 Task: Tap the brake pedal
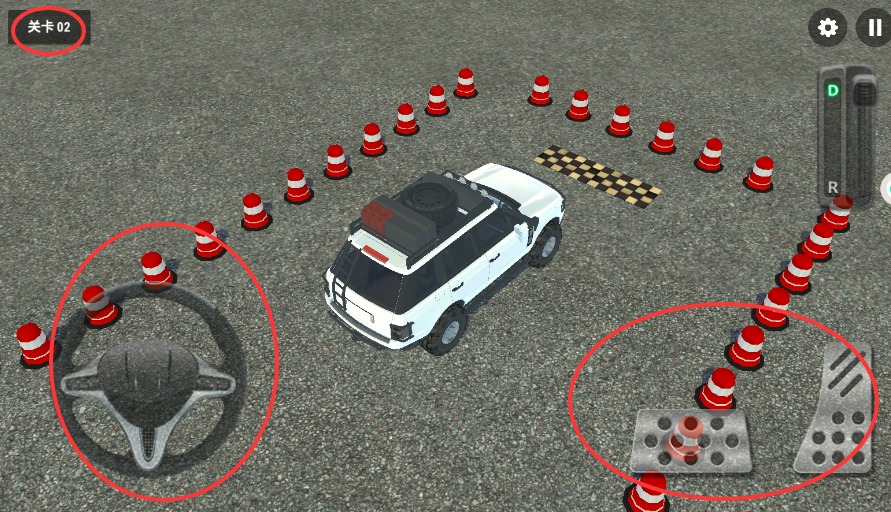click(691, 440)
